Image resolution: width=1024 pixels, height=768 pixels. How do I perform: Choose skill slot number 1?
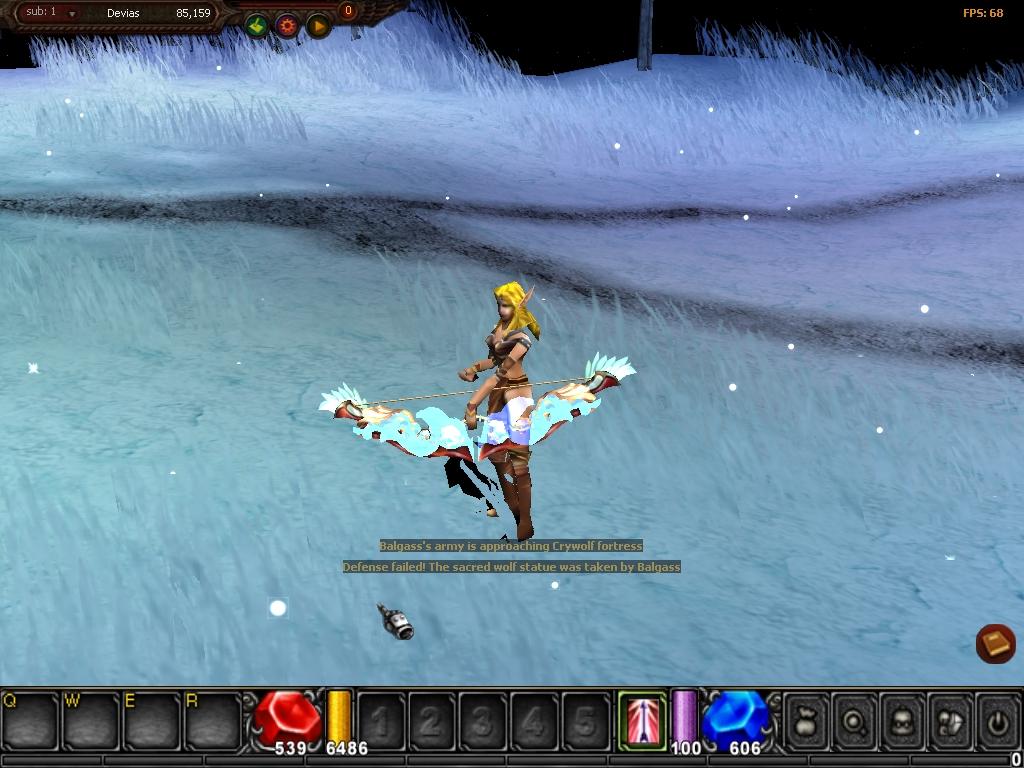click(x=381, y=720)
